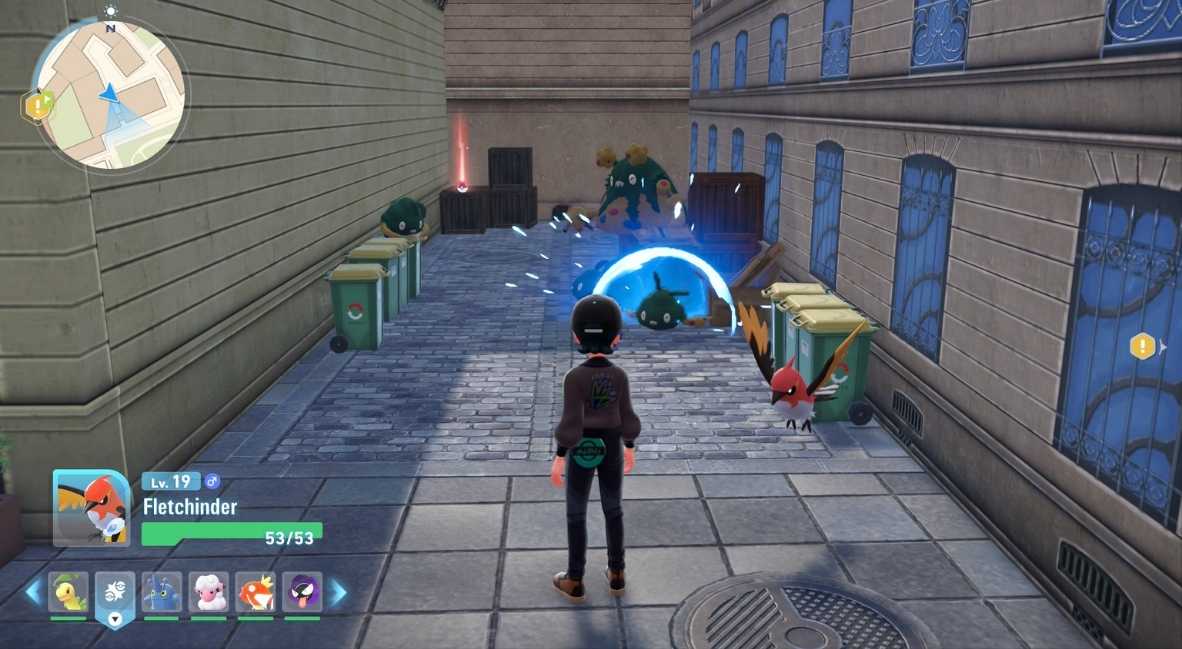Image resolution: width=1182 pixels, height=649 pixels.
Task: Choose Magikarp in the party bar
Action: (255, 592)
